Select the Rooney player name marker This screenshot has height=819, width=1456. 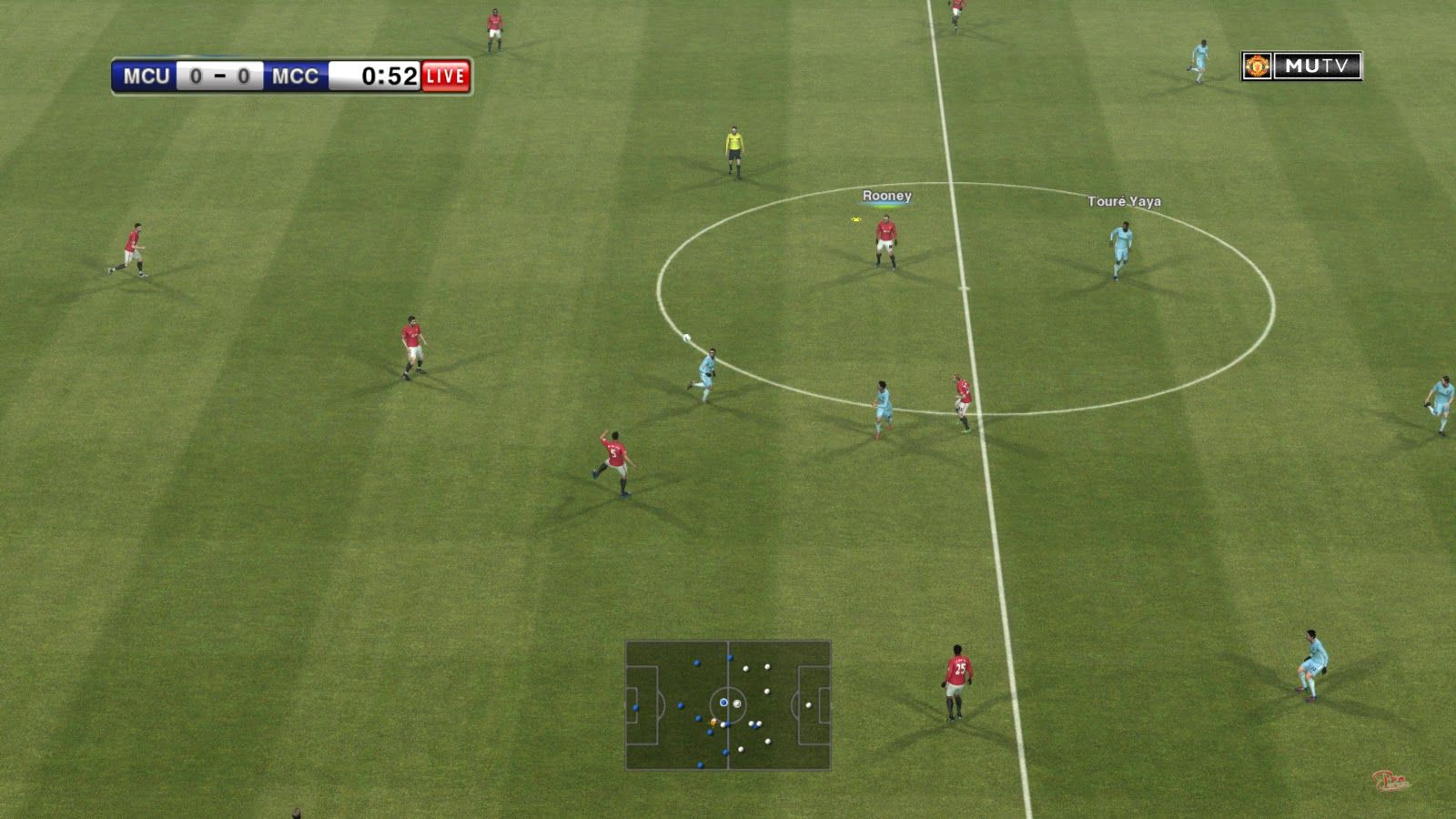[x=886, y=196]
